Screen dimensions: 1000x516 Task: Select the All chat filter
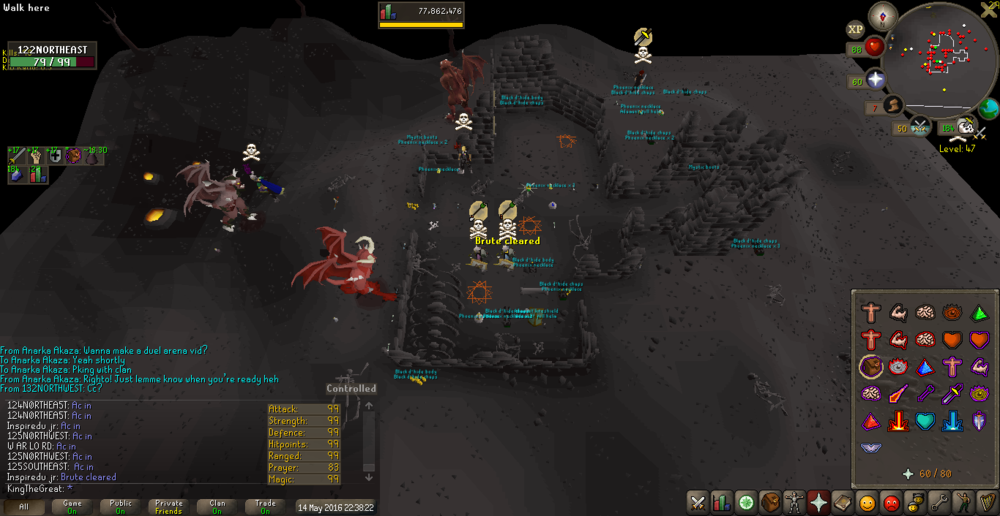23,507
